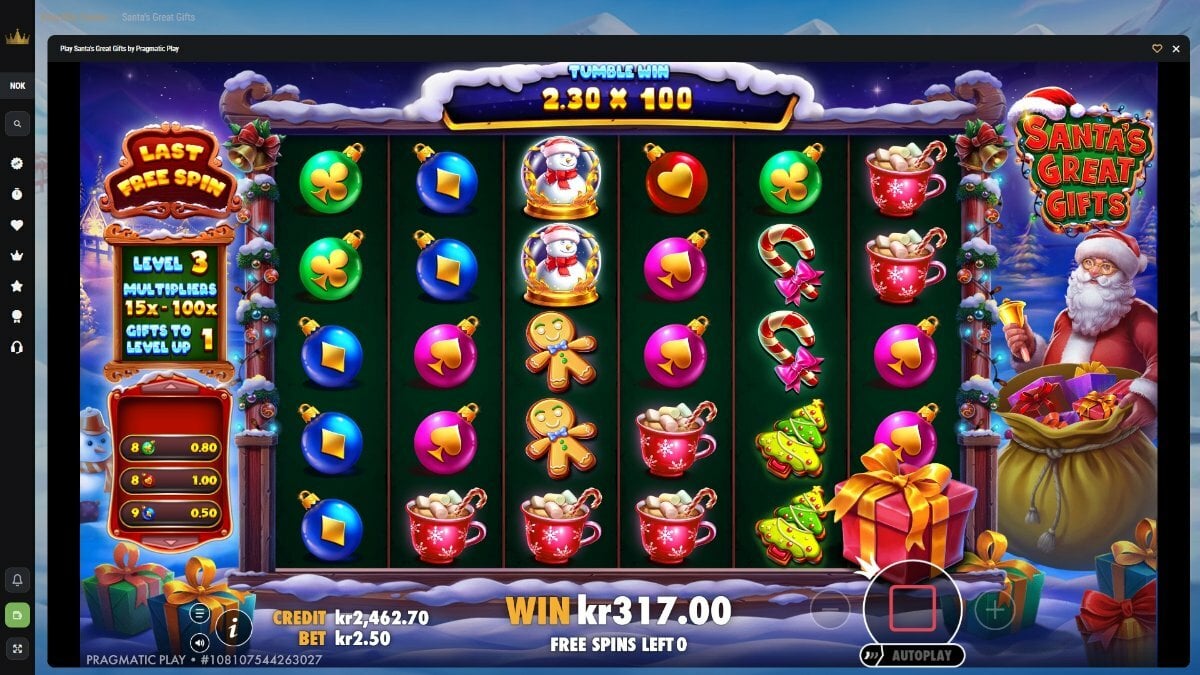1200x675 pixels.
Task: Open live support headset icon
Action: click(17, 347)
